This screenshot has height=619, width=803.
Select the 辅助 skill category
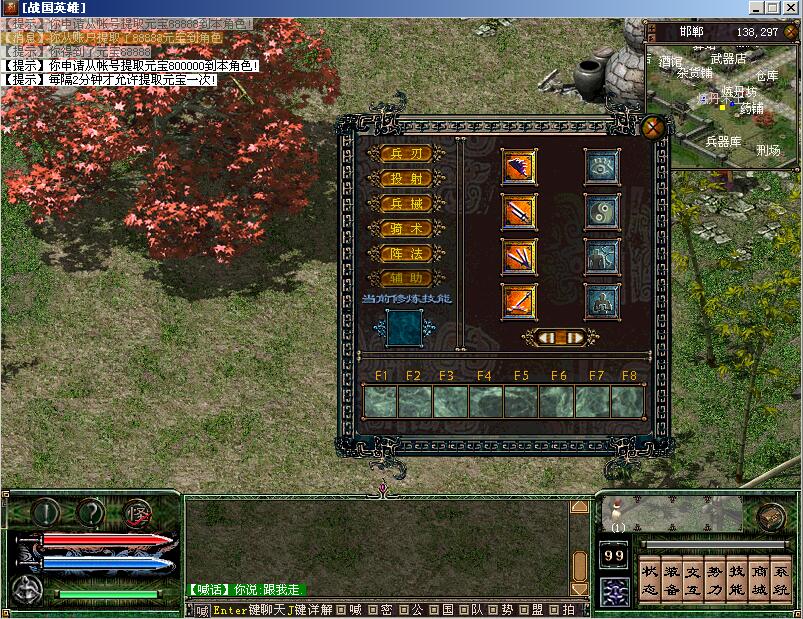click(x=407, y=279)
